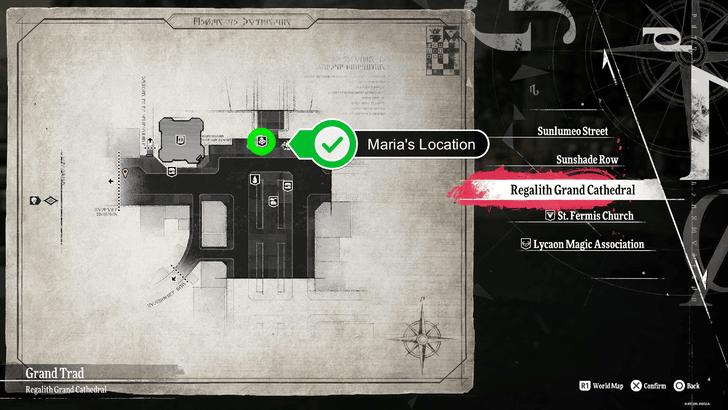728x410 pixels.
Task: Click the green-circled Maria map marker
Action: pyautogui.click(x=261, y=142)
